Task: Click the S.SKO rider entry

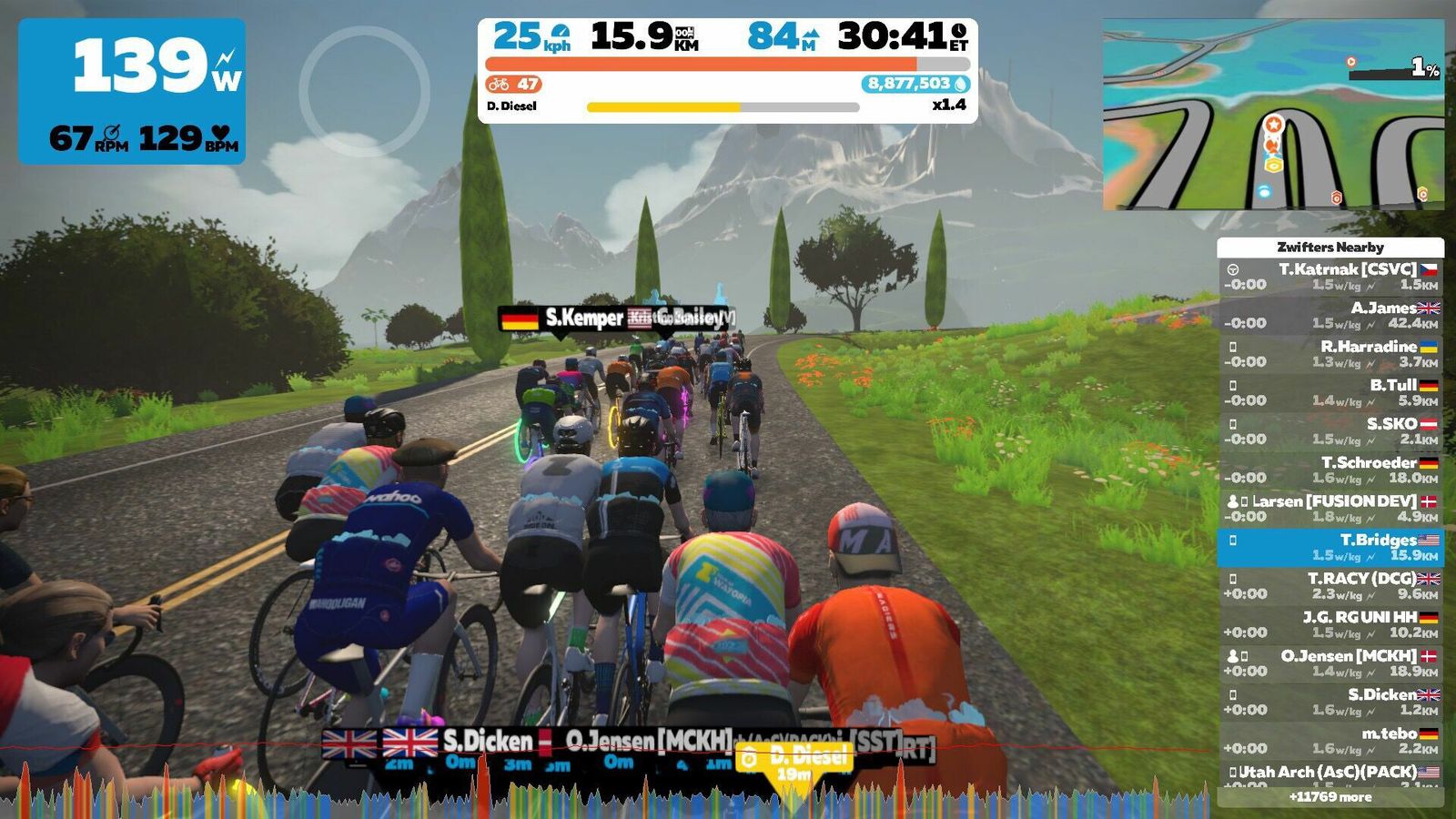Action: click(1330, 431)
